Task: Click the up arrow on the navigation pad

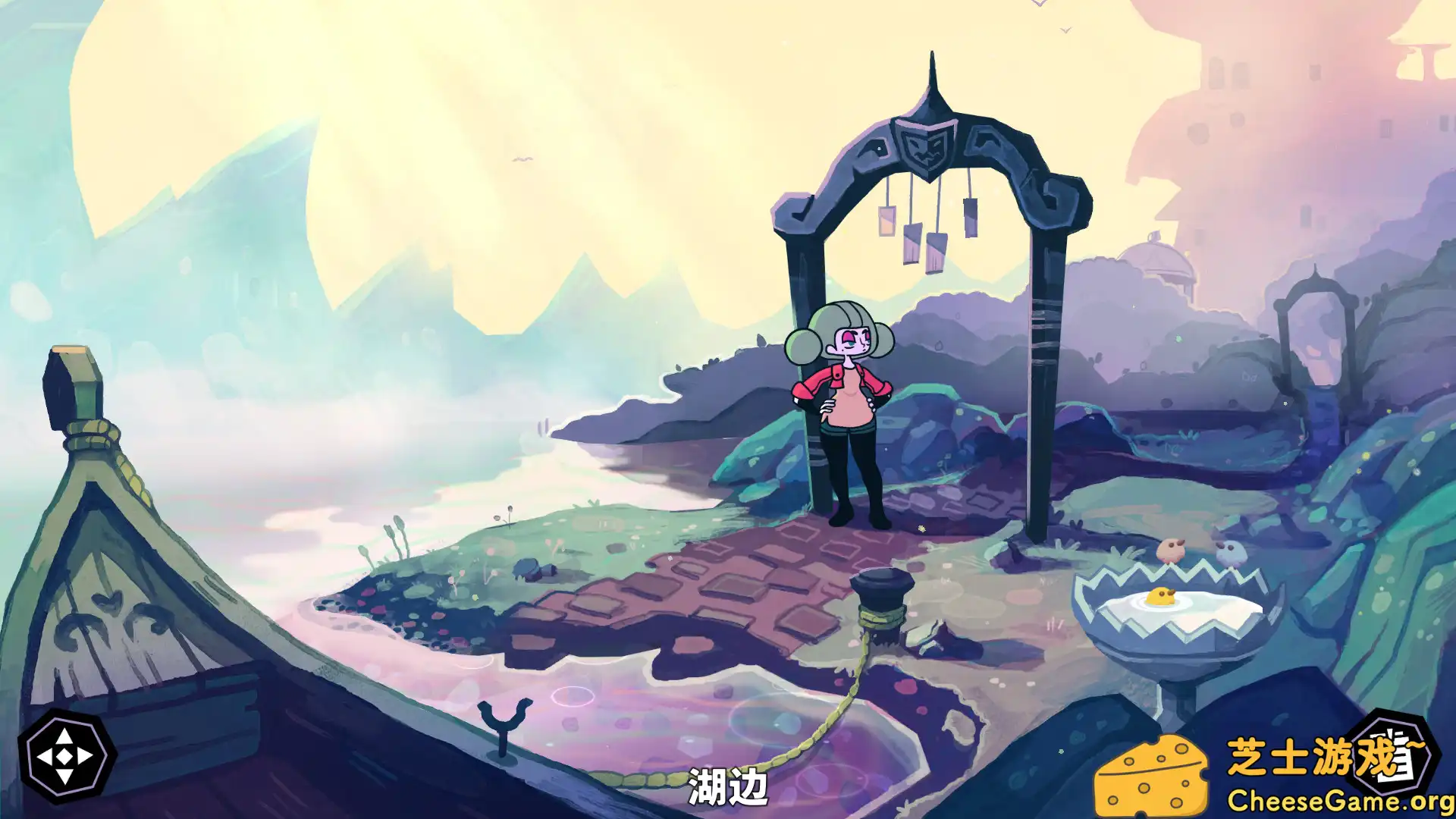Action: pyautogui.click(x=64, y=736)
